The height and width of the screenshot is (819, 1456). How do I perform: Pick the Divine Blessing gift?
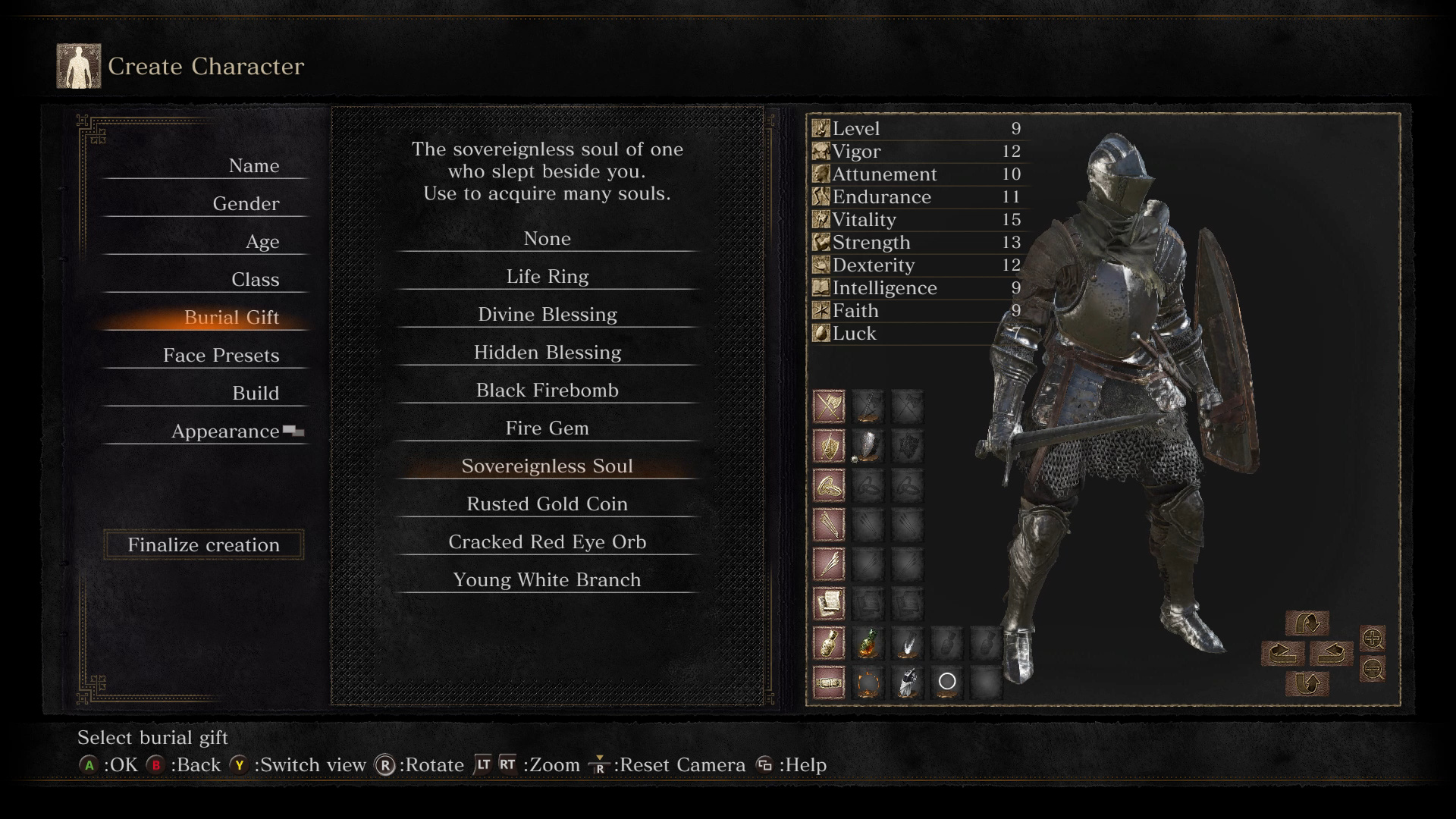pyautogui.click(x=547, y=315)
